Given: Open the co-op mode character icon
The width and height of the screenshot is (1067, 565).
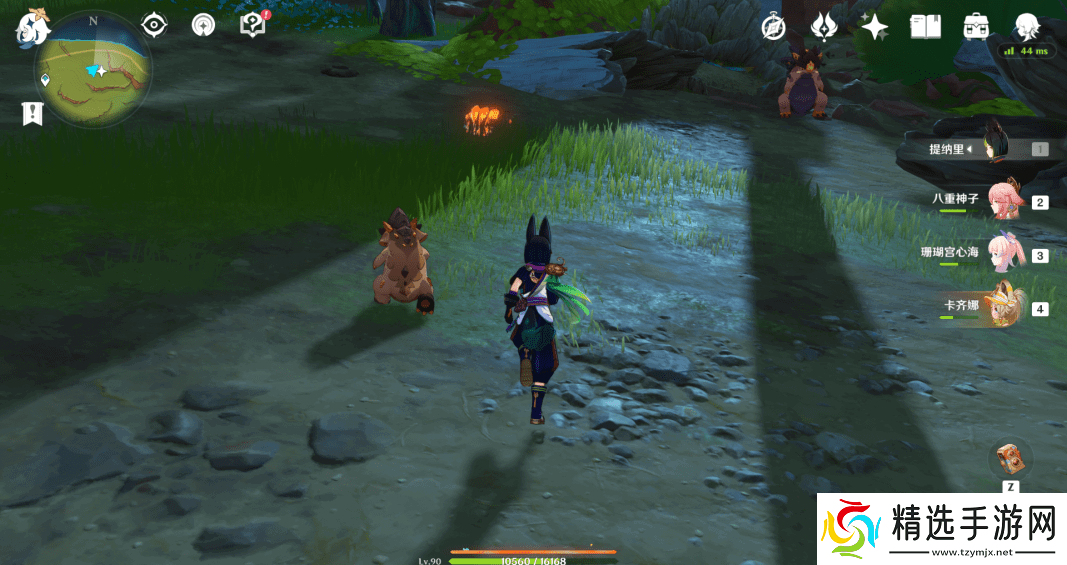Looking at the screenshot, I should 1027,26.
